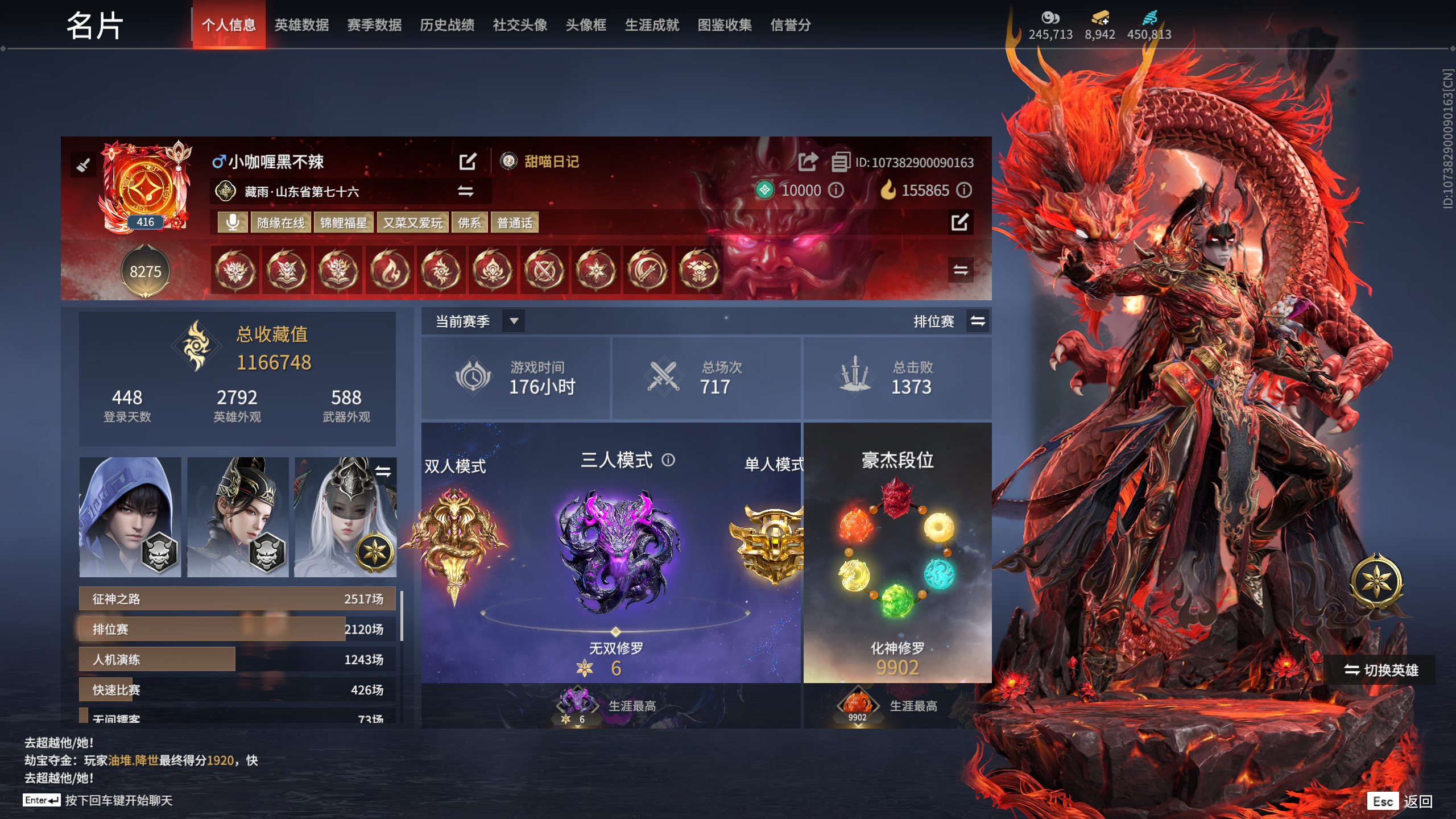
Task: Switch ranked mode using the 排位赛 swap toggle
Action: click(x=979, y=321)
